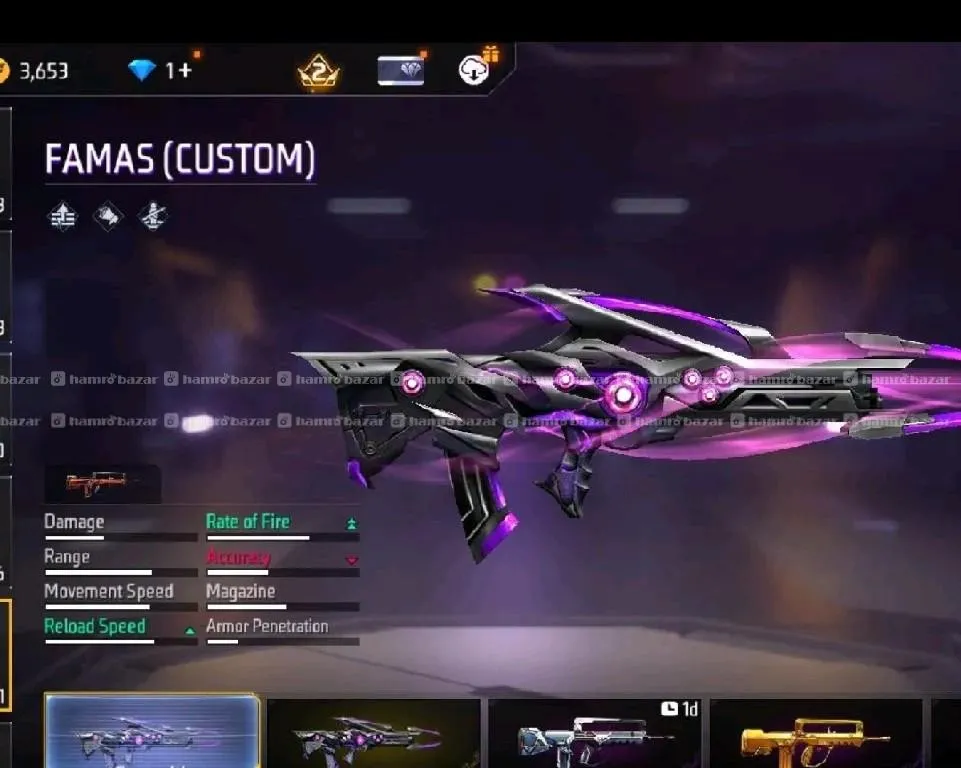Click the small orange weapon preview thumbnail
Screen dimensions: 961x768
click(x=96, y=484)
